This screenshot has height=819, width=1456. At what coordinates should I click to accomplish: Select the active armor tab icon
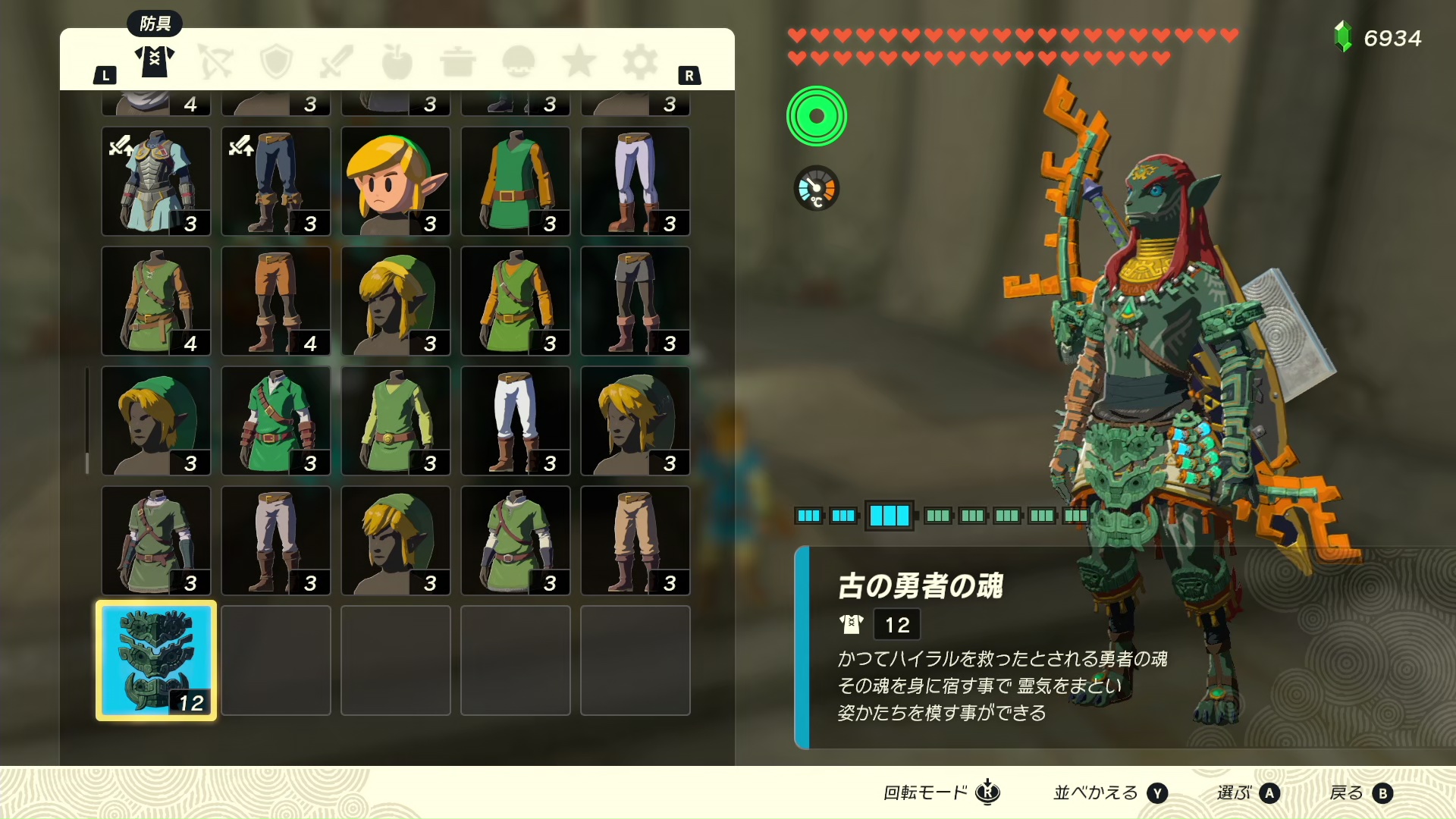[x=155, y=61]
